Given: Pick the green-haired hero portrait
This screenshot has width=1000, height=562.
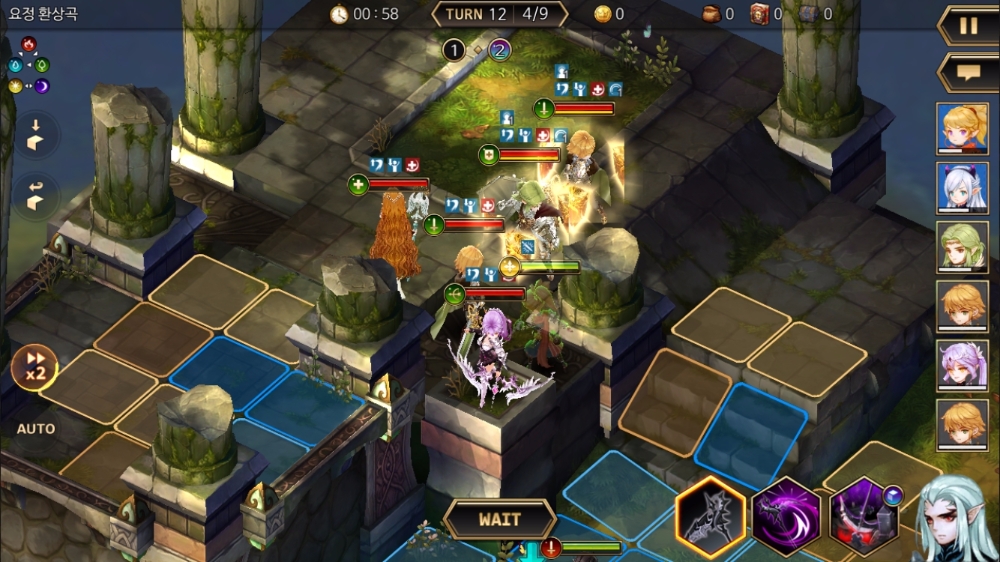Looking at the screenshot, I should coord(962,246).
